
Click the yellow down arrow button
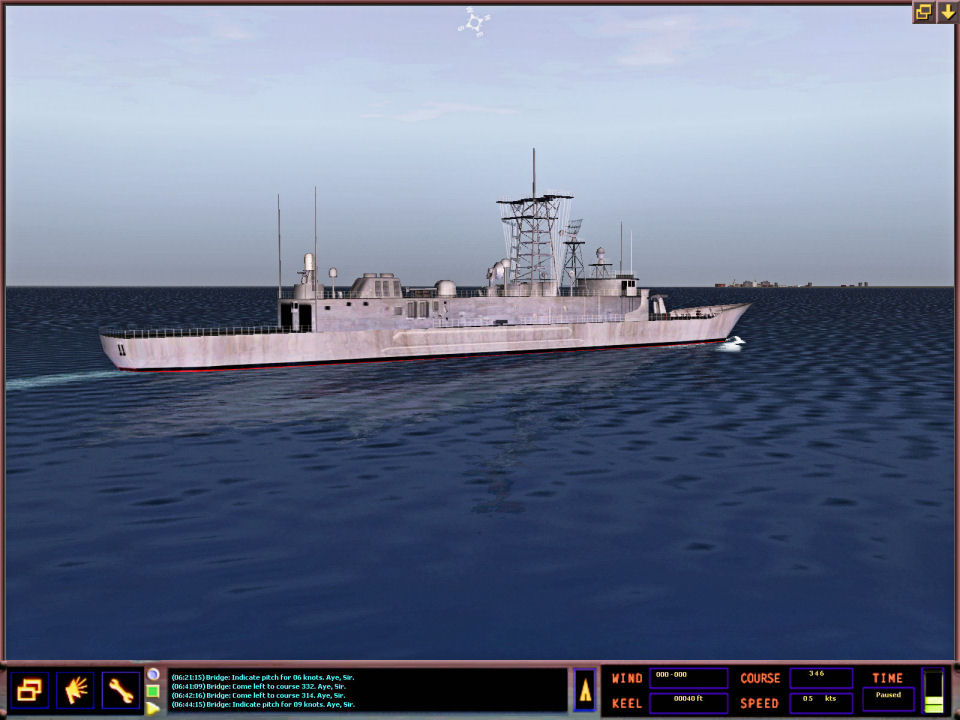(x=947, y=12)
